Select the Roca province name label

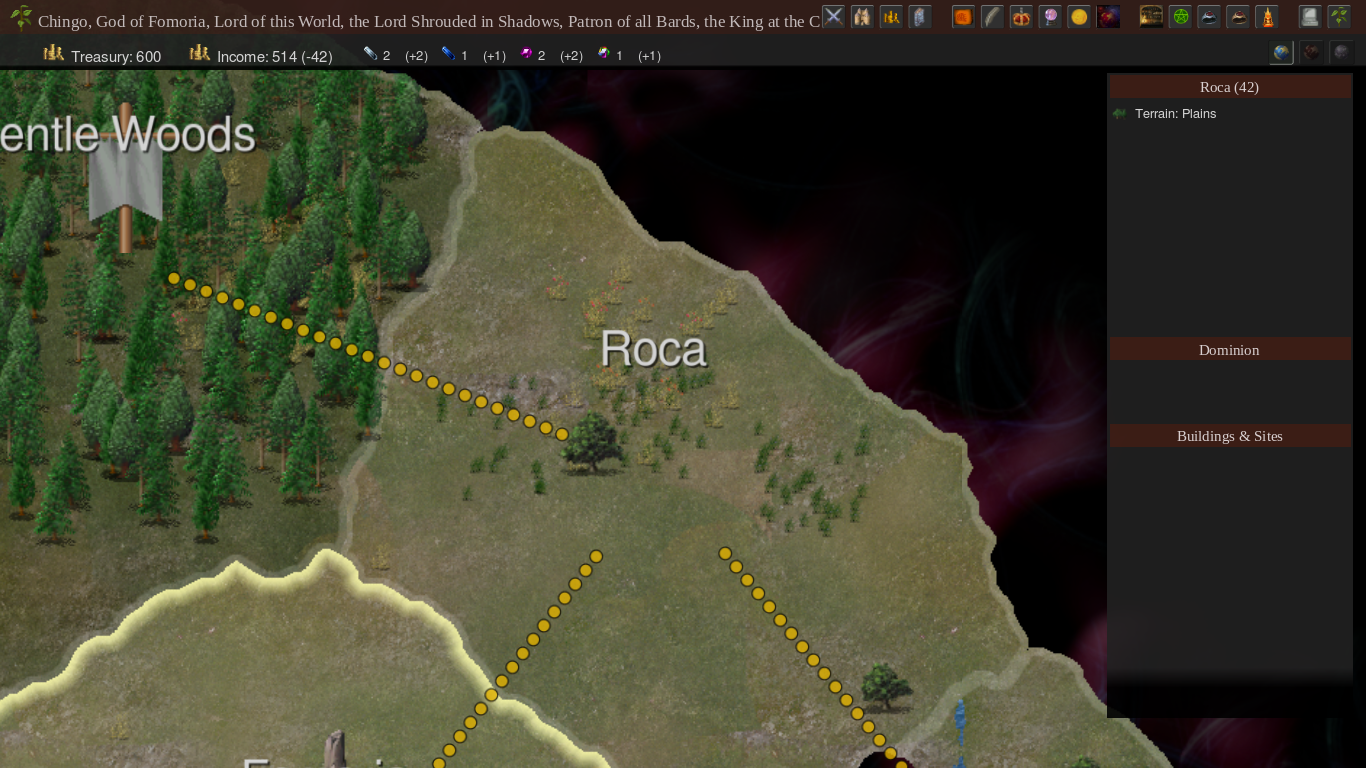tap(654, 349)
